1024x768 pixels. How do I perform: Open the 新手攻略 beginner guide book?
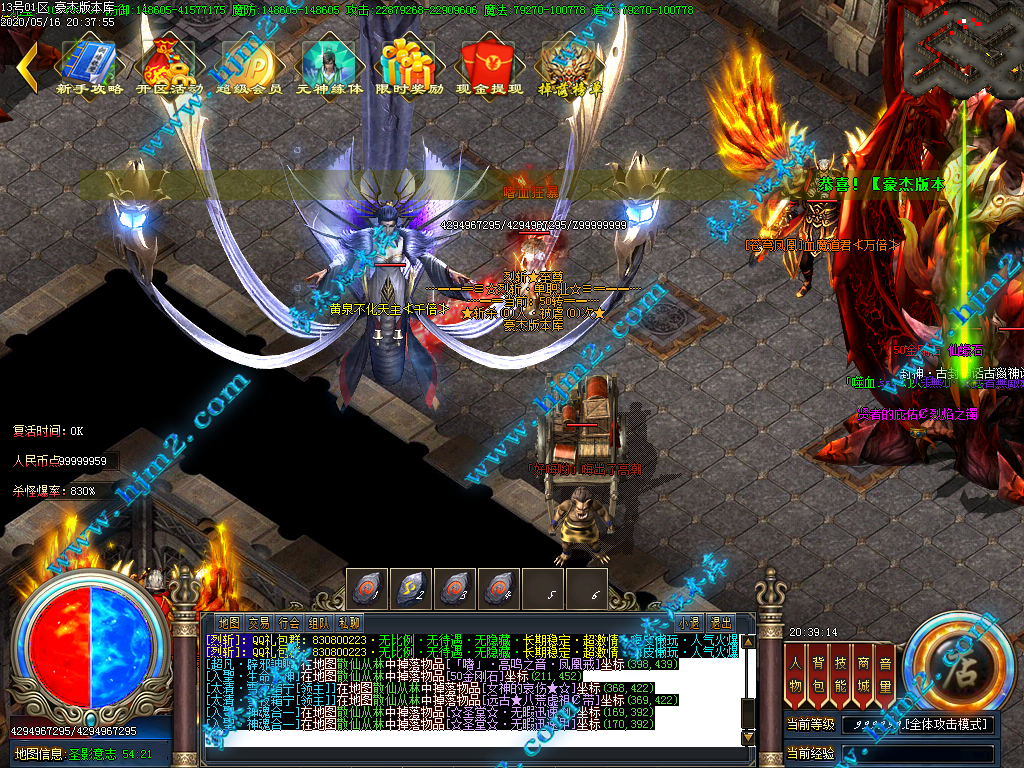point(90,62)
